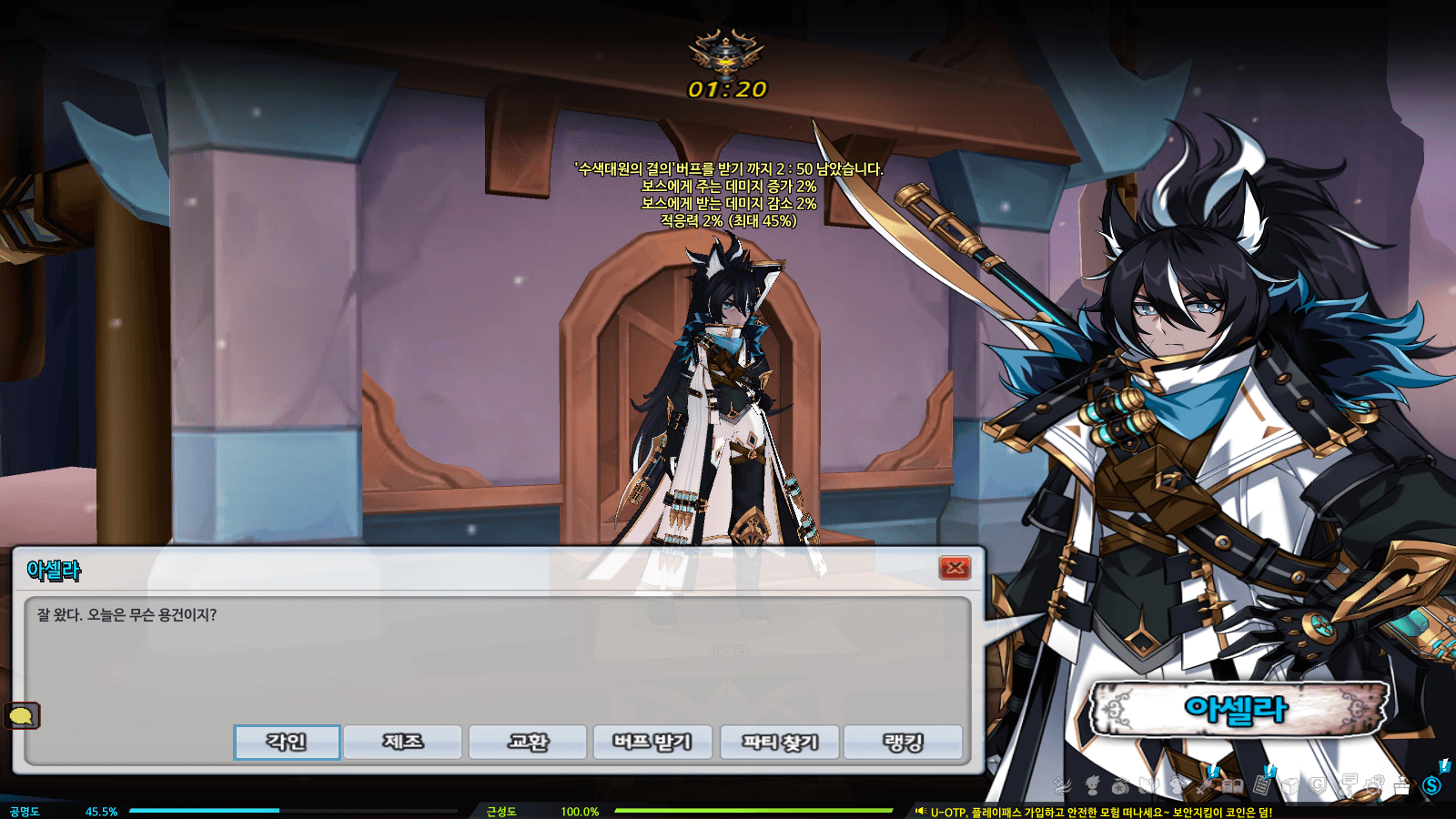Open the money bag inventory icon
The image size is (1456, 819).
[1120, 784]
